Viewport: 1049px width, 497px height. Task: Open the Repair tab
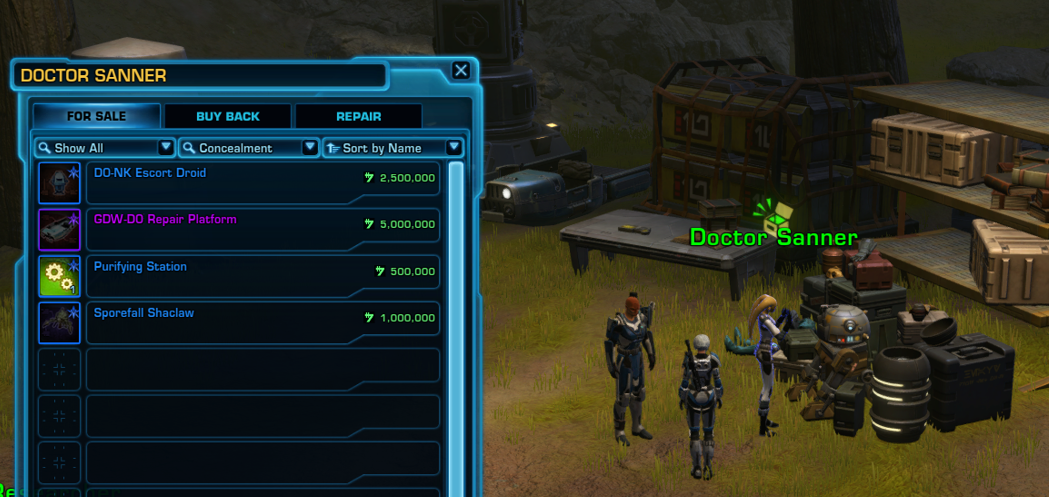(x=358, y=116)
